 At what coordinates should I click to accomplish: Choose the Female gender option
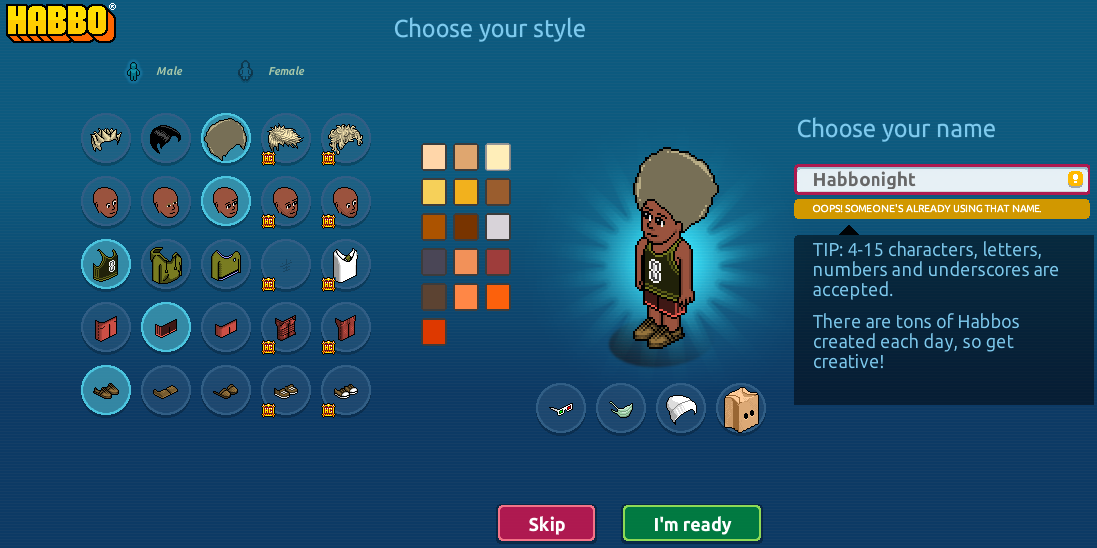272,71
